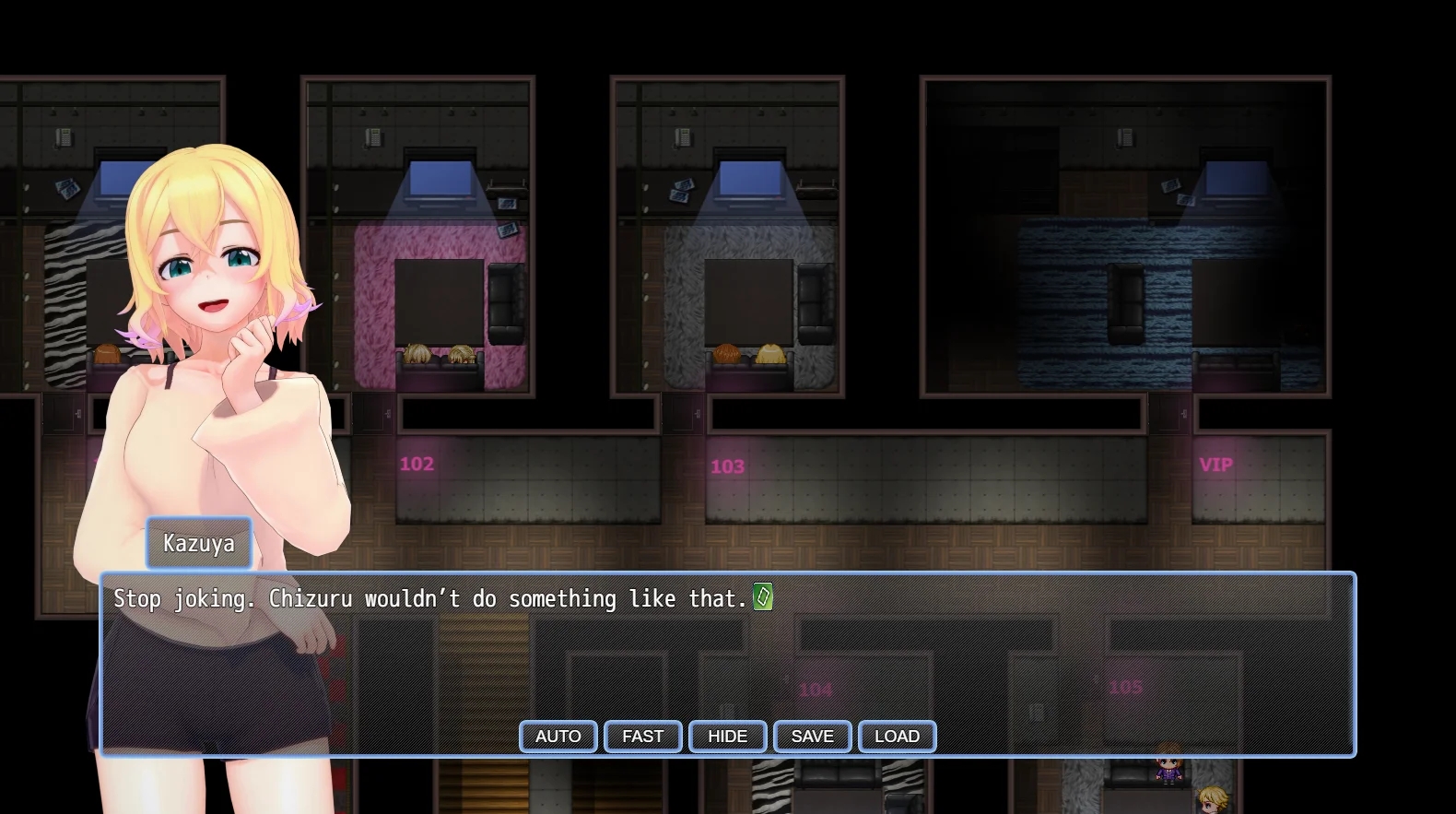Click the dim 104 room sign behind the dialogue
The width and height of the screenshot is (1456, 814).
click(x=816, y=689)
